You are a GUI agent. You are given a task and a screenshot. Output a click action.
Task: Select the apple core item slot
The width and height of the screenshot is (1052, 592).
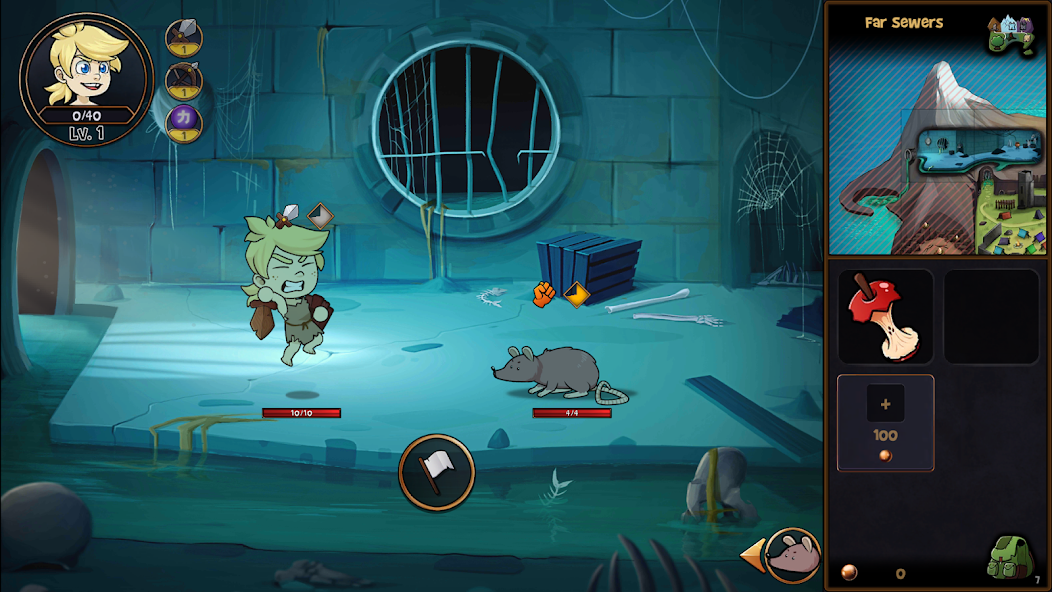tap(885, 316)
